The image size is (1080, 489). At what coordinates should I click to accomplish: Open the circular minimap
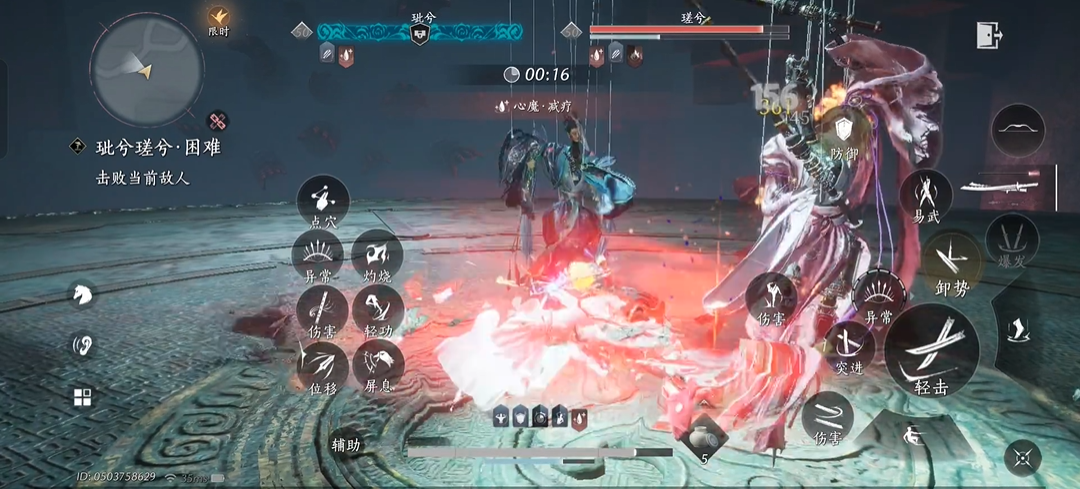coord(147,68)
